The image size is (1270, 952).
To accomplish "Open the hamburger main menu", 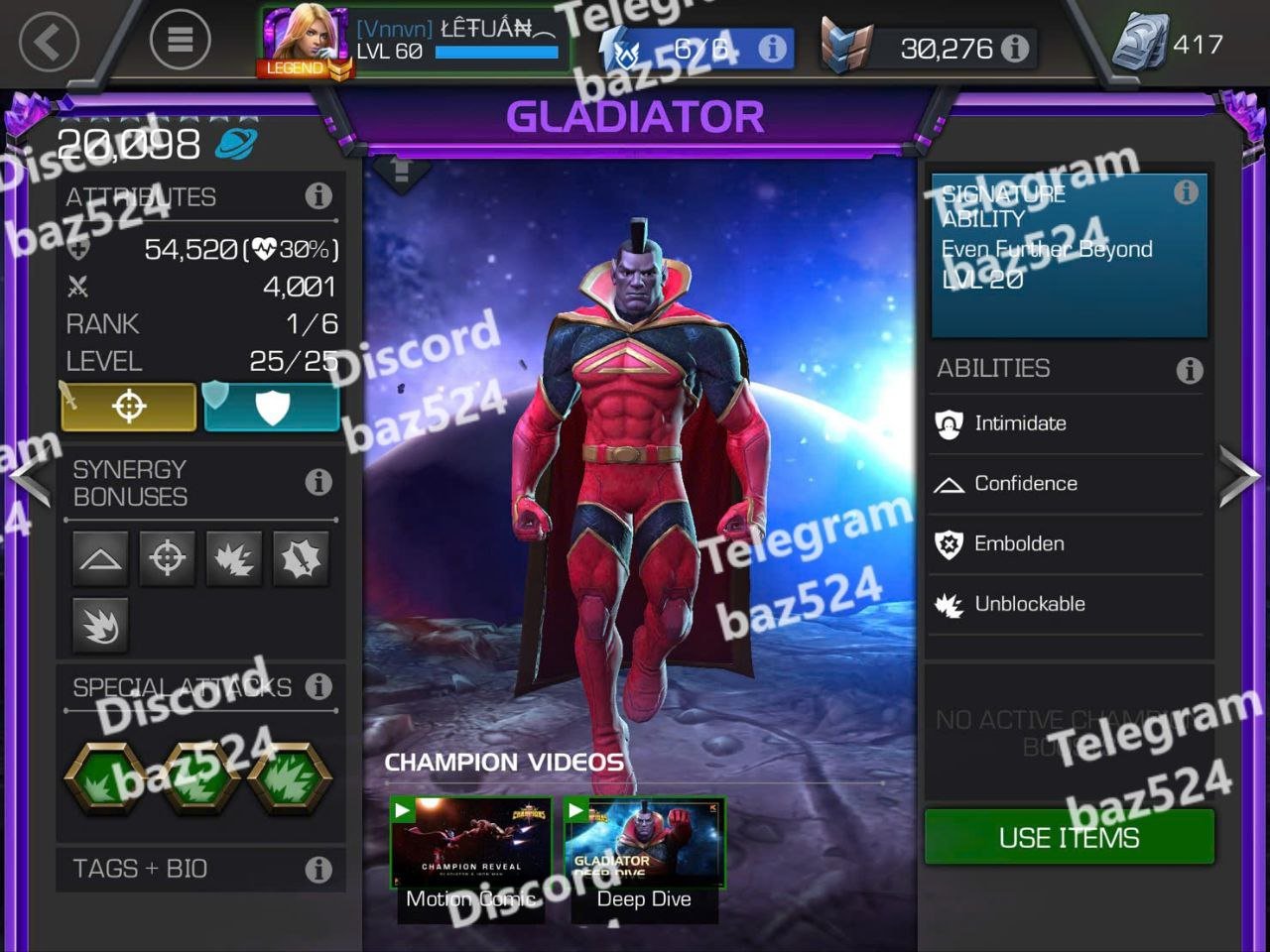I will click(x=180, y=40).
